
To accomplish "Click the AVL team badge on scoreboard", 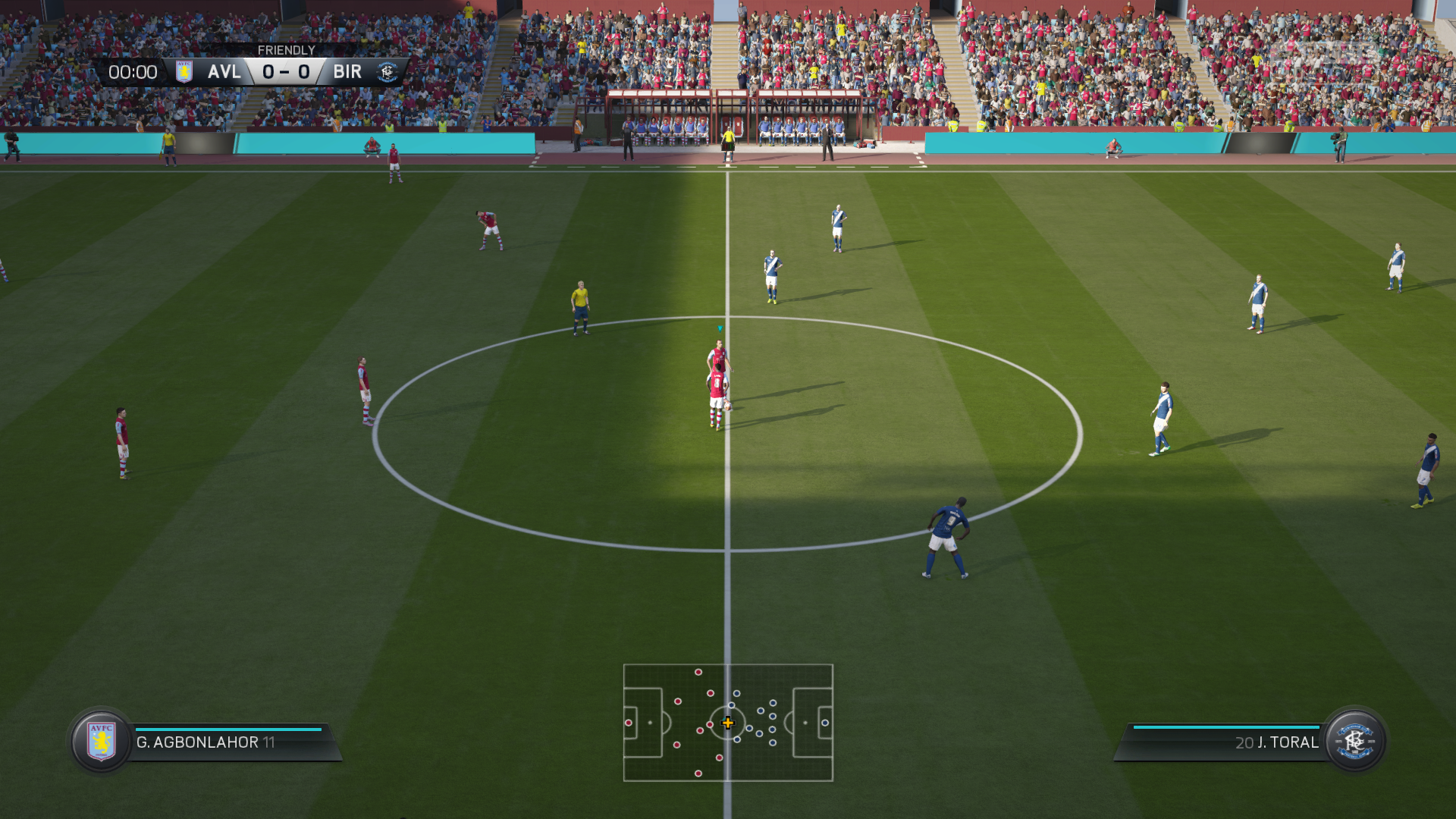I will [x=184, y=72].
